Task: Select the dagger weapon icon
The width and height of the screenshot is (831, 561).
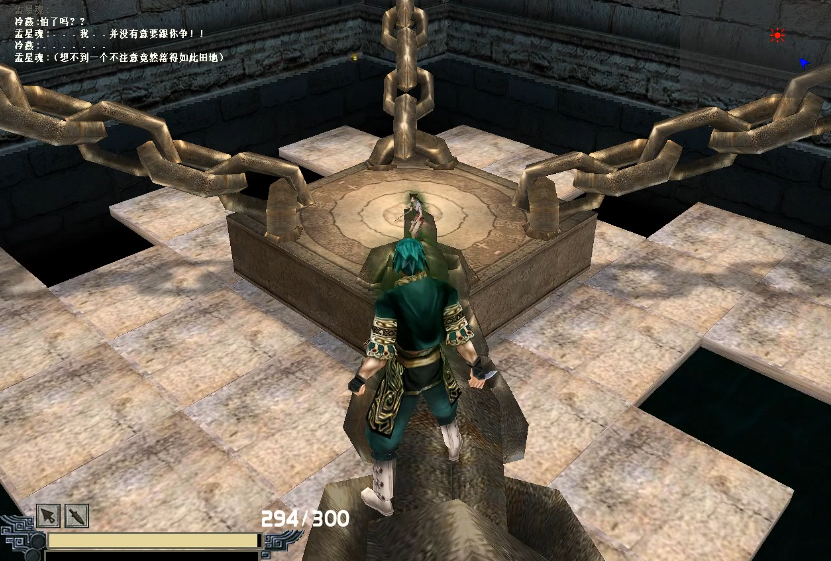Action: pos(77,516)
